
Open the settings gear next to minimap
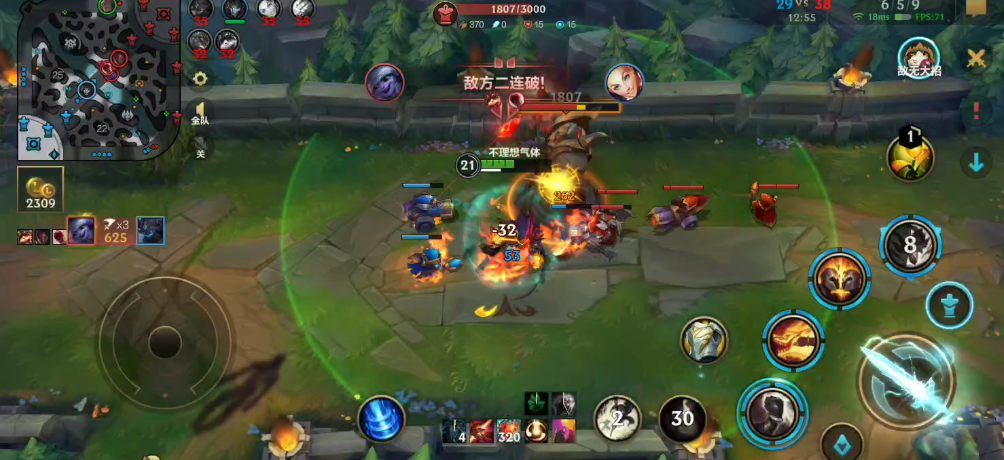[x=200, y=78]
